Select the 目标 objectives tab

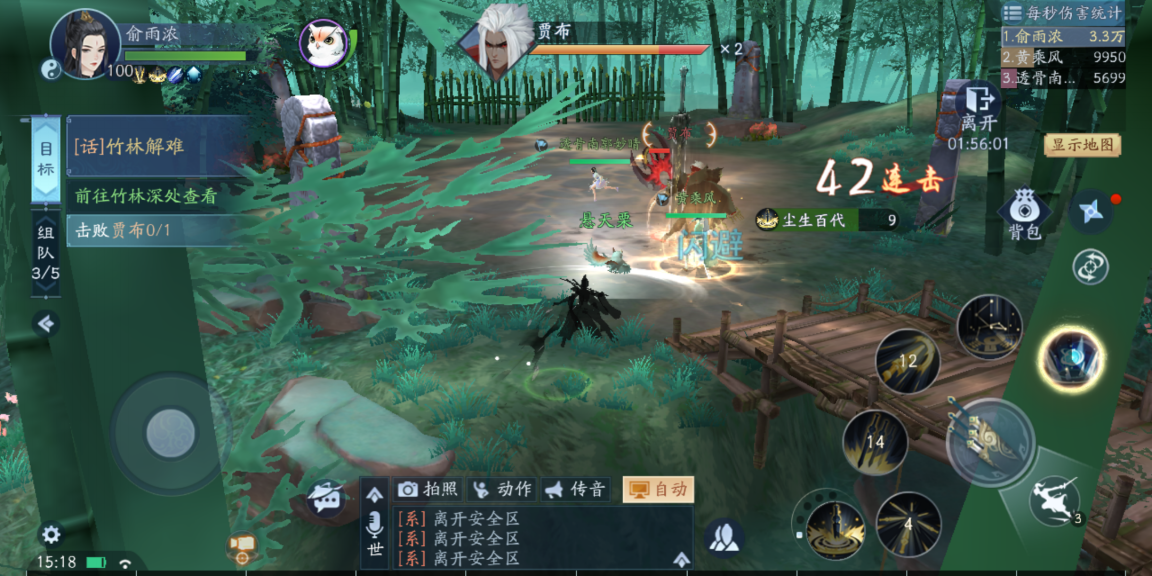pos(46,160)
